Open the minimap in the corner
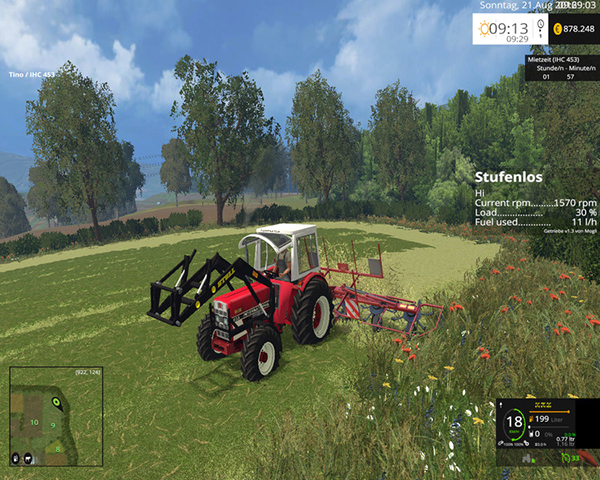Image resolution: width=600 pixels, height=480 pixels. 55,416
